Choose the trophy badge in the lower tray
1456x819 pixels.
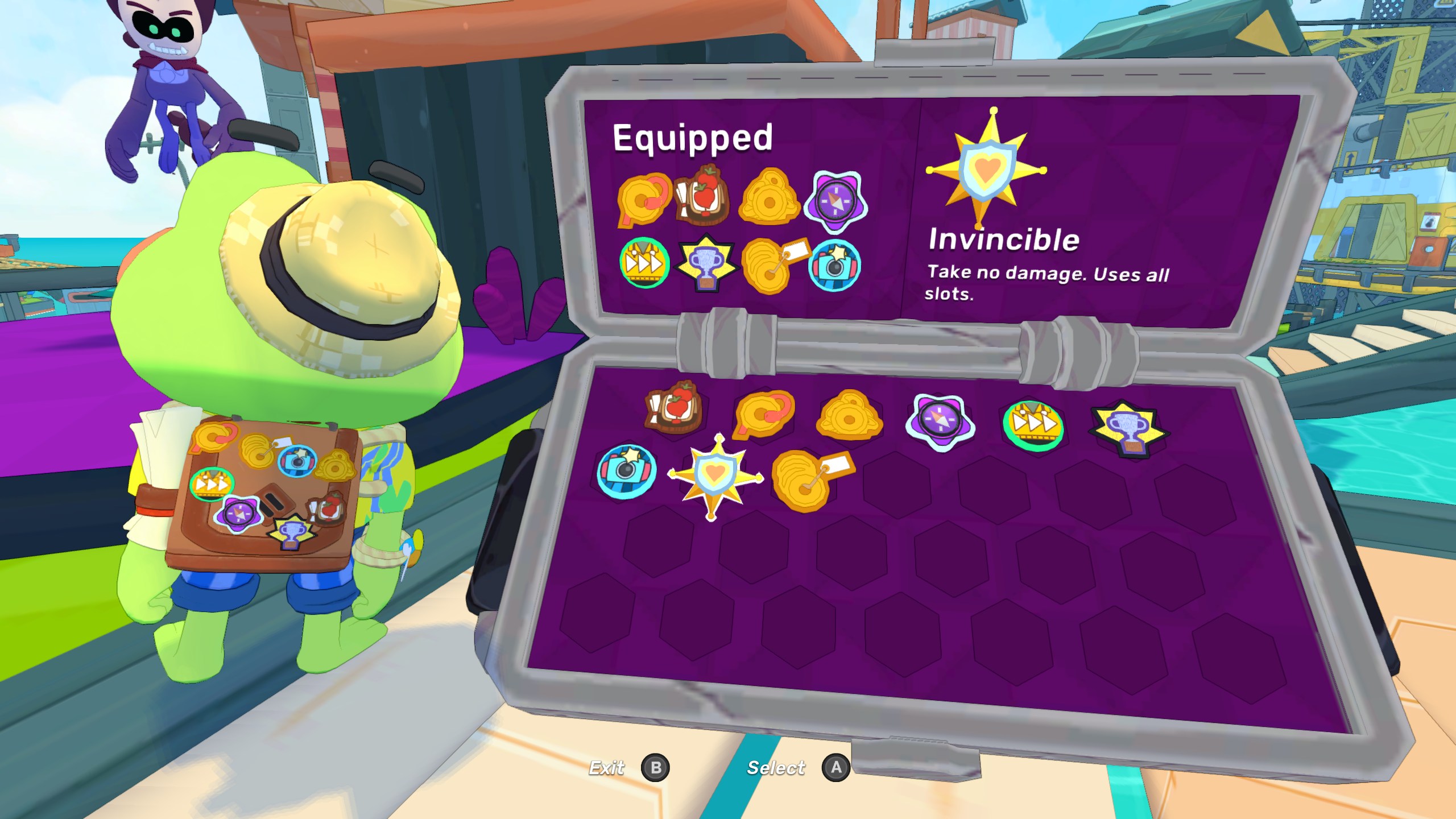[1128, 428]
